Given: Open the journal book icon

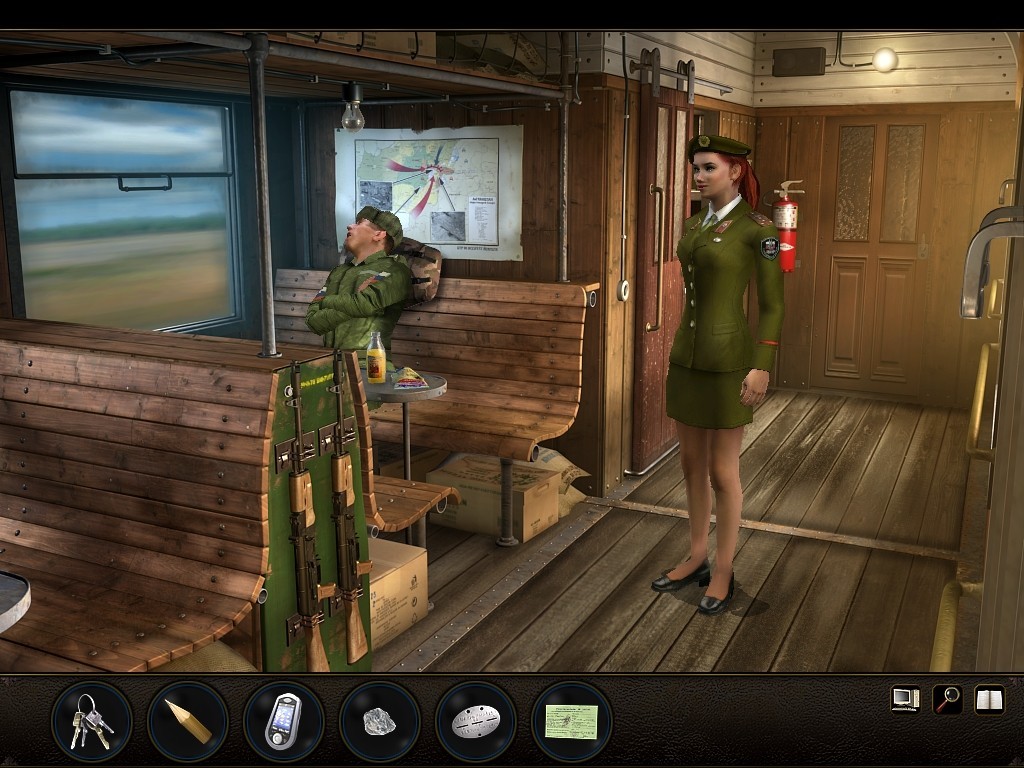Looking at the screenshot, I should (989, 699).
